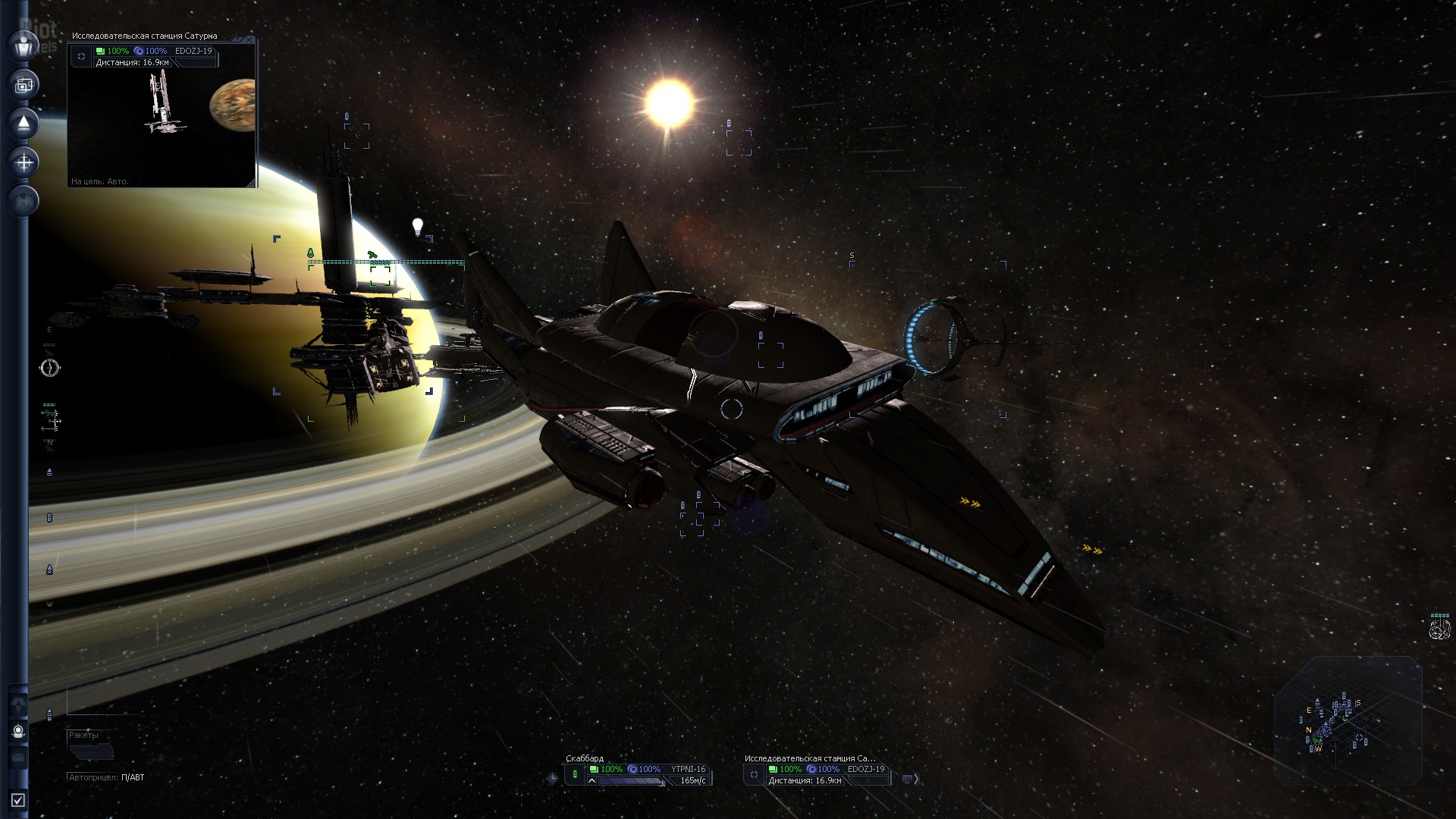Click the compass icon on the left edge
Viewport: 1456px width, 819px height.
click(49, 369)
